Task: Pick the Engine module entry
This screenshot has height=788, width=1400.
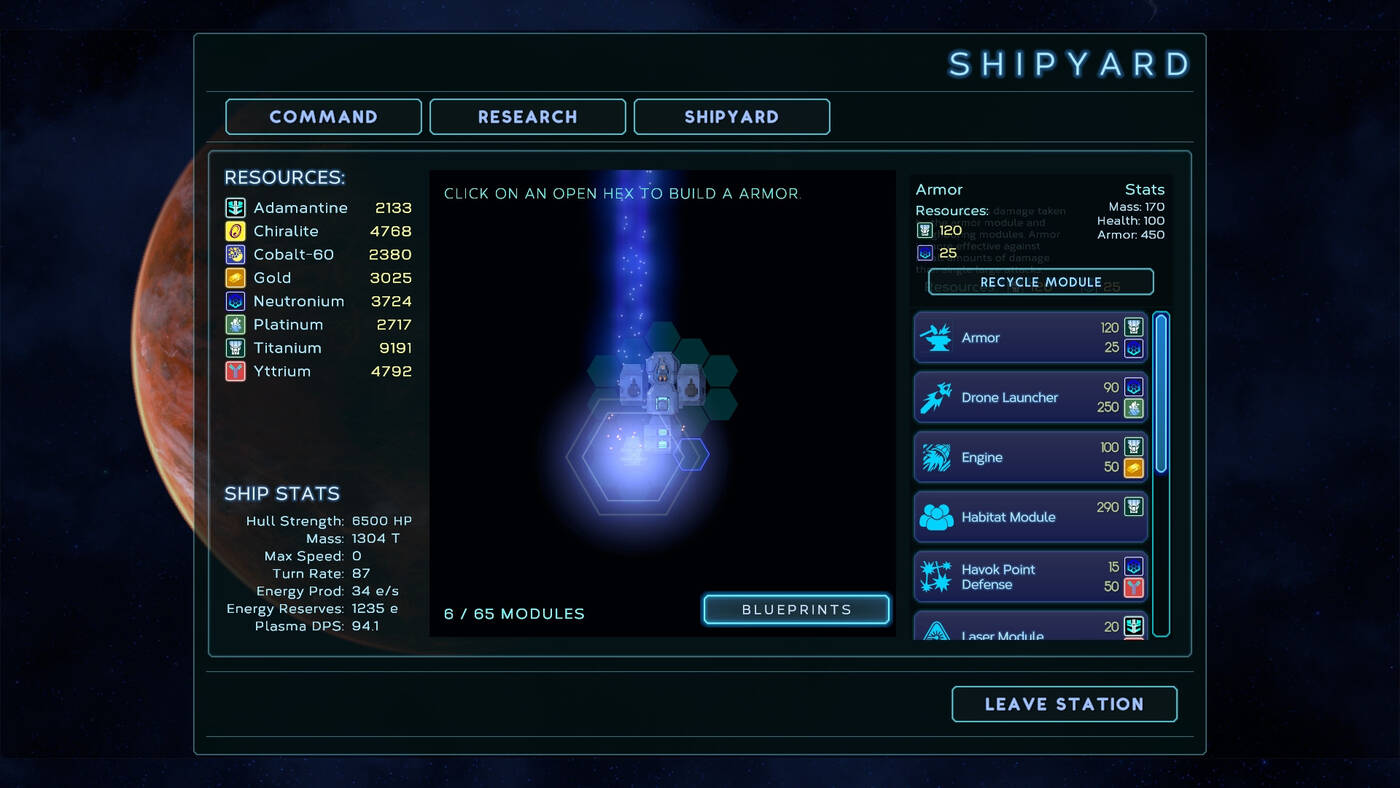Action: 1030,458
